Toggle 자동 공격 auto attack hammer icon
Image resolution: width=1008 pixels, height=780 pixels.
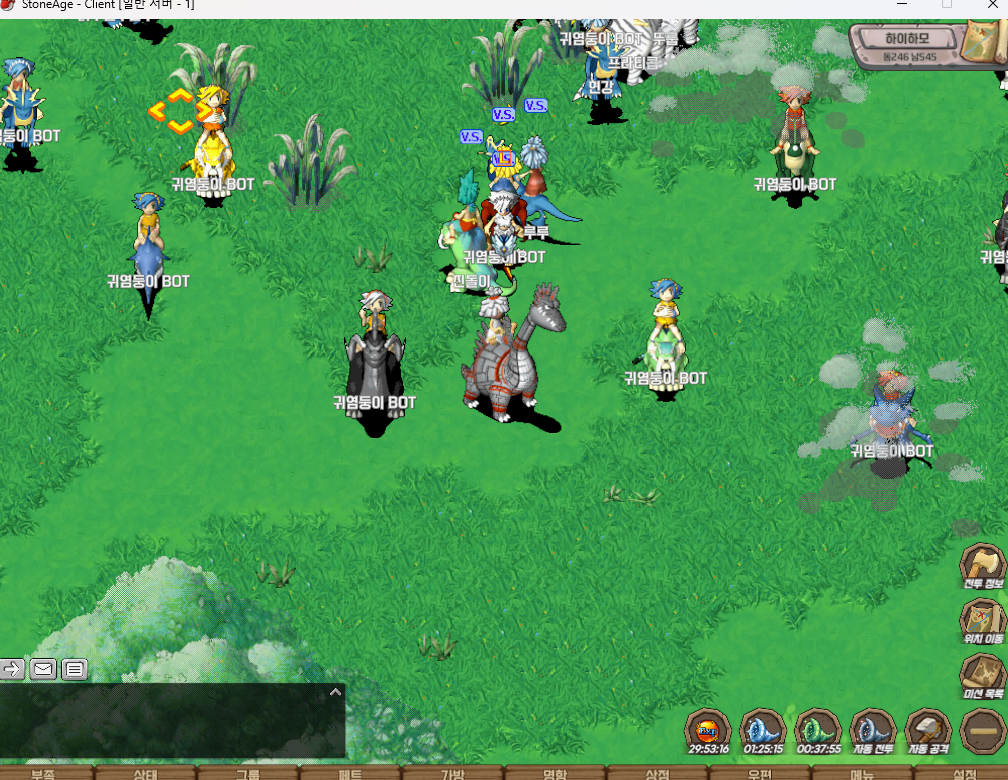[927, 730]
